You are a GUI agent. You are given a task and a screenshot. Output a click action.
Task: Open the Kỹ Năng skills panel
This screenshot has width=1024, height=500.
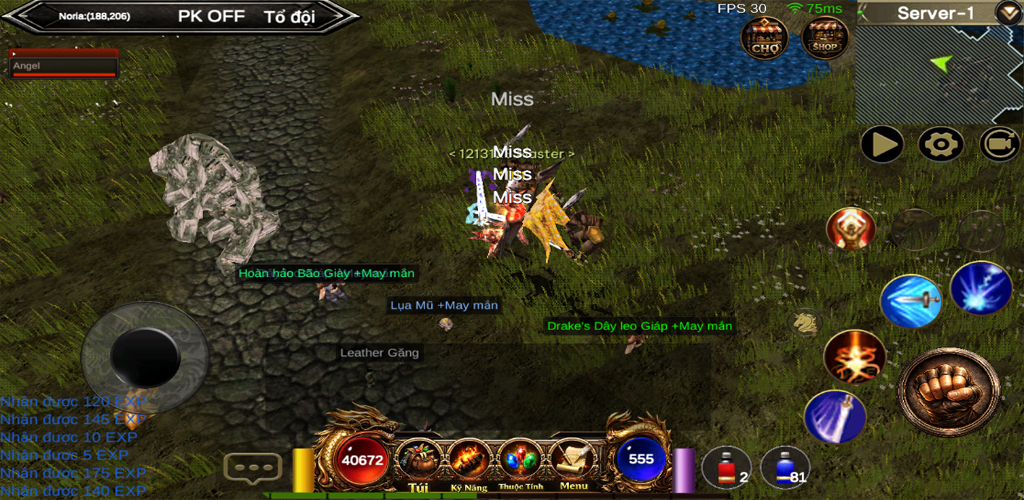point(469,462)
